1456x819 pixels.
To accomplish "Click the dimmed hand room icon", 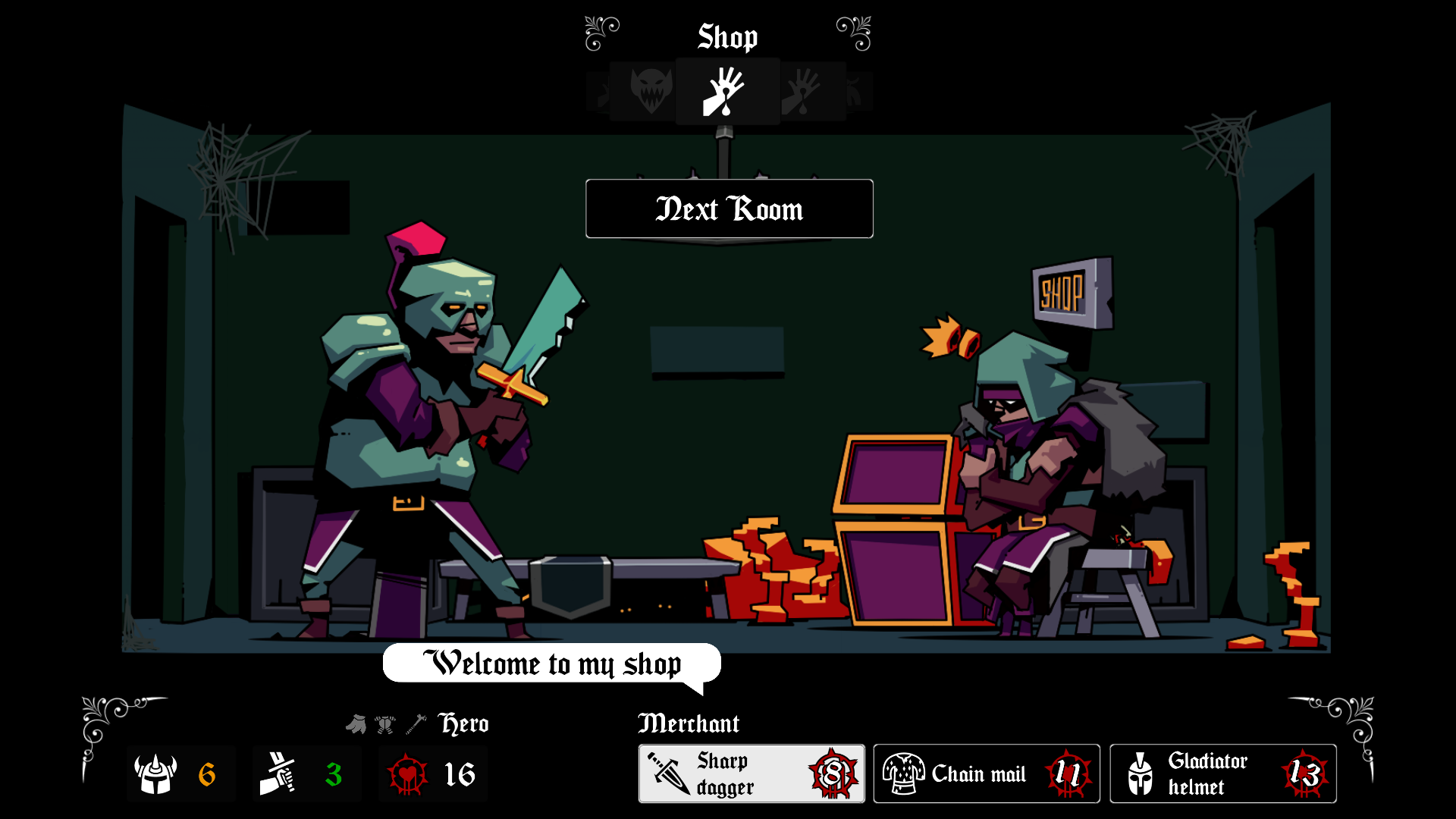I will click(804, 92).
